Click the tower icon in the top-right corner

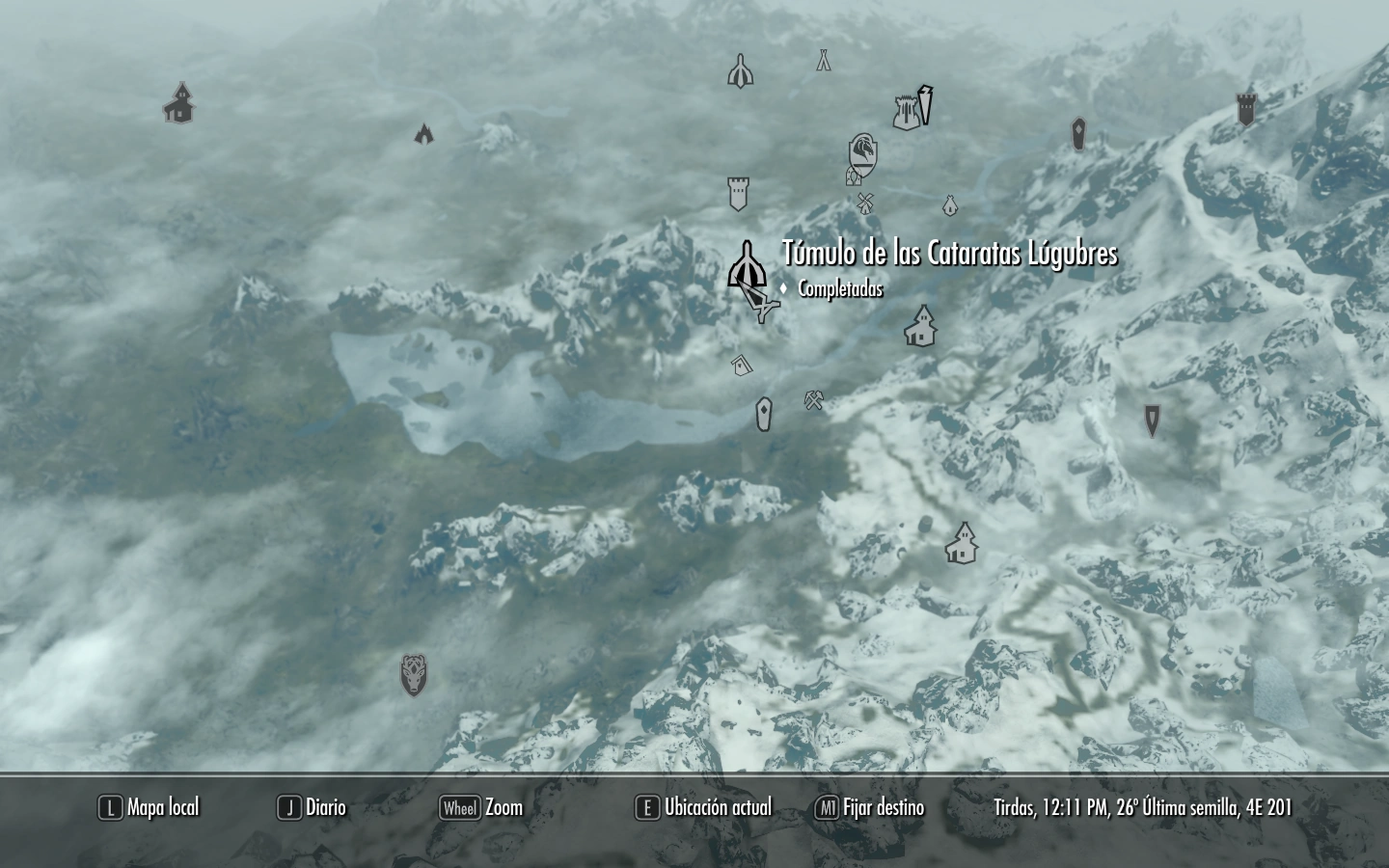pos(1246,108)
